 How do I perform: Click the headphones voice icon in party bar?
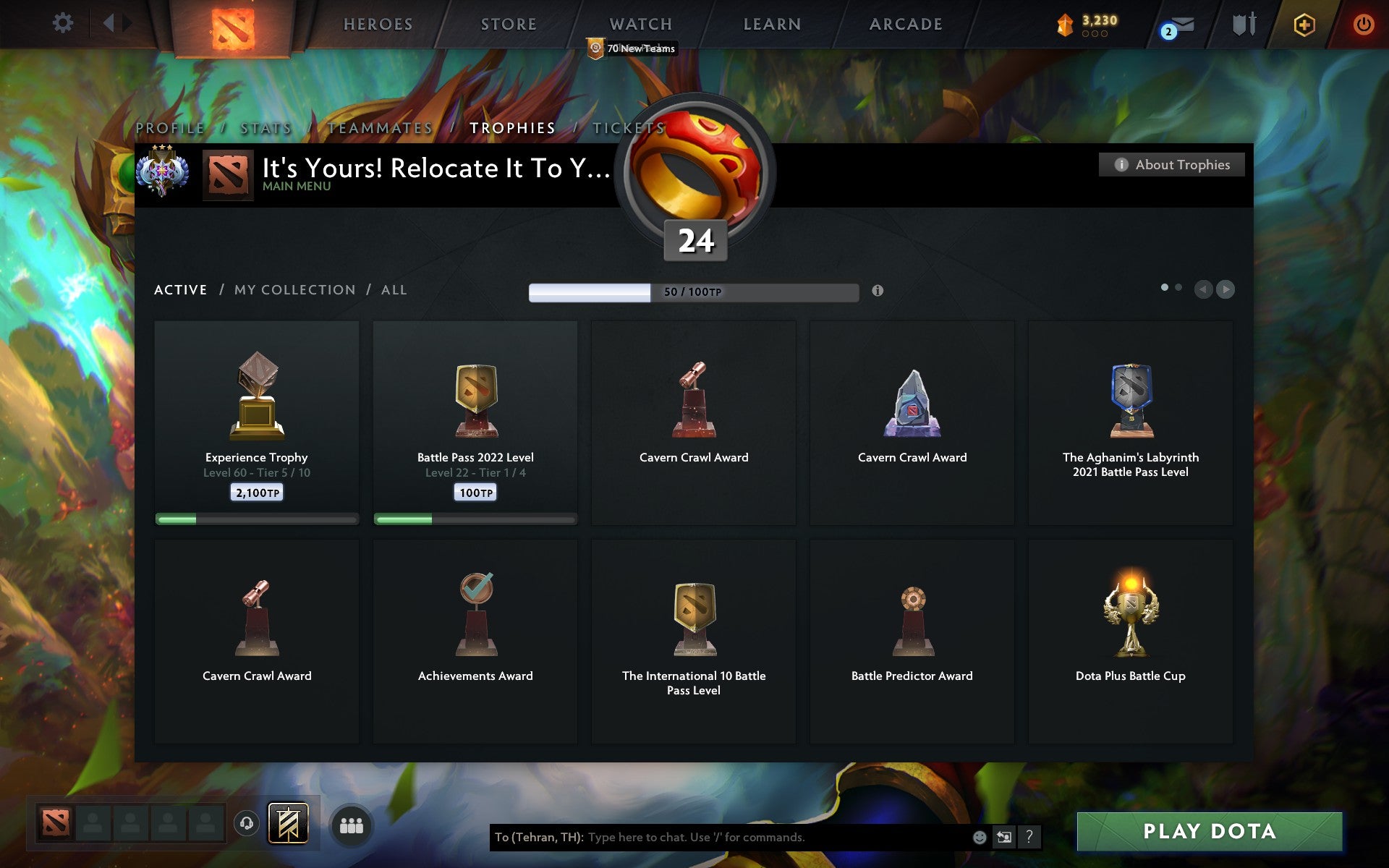pos(248,822)
